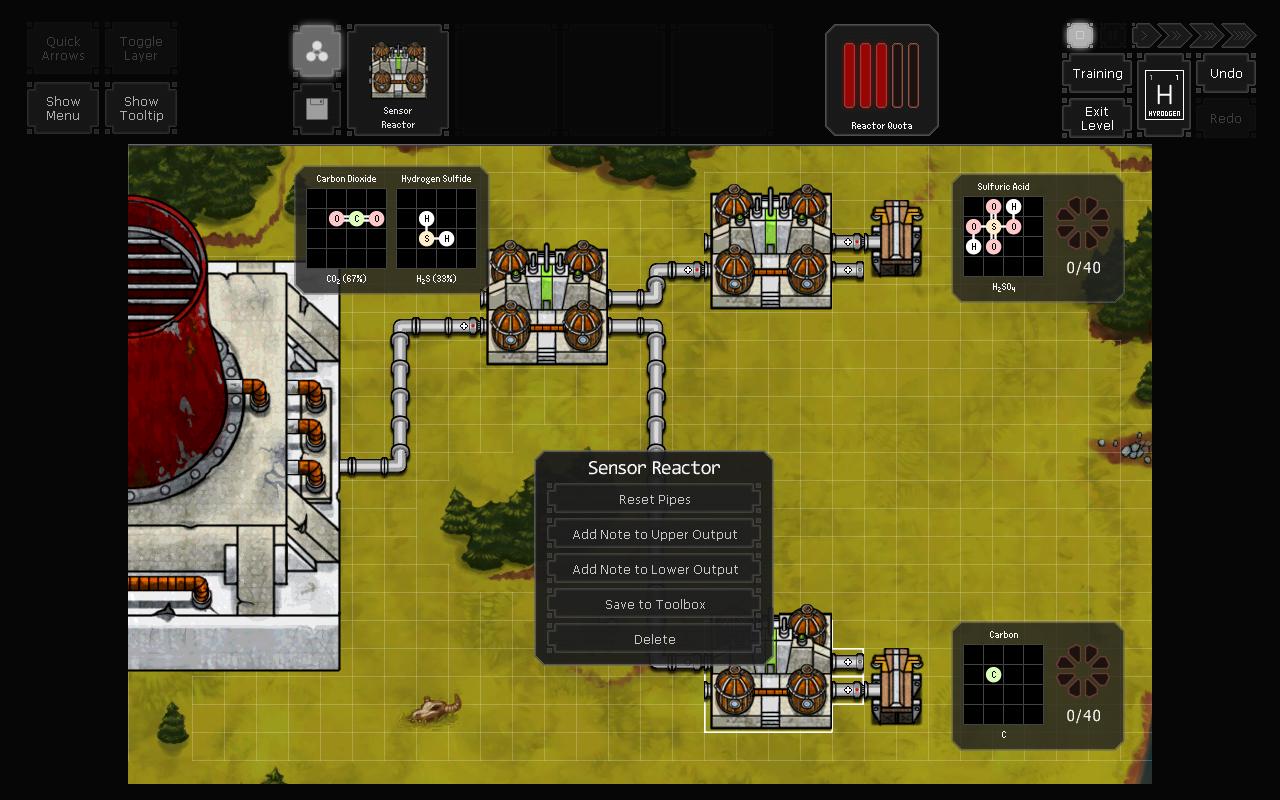Choose Reset Pipes in the Sensor Reactor menu
Viewport: 1280px width, 800px height.
tap(654, 499)
